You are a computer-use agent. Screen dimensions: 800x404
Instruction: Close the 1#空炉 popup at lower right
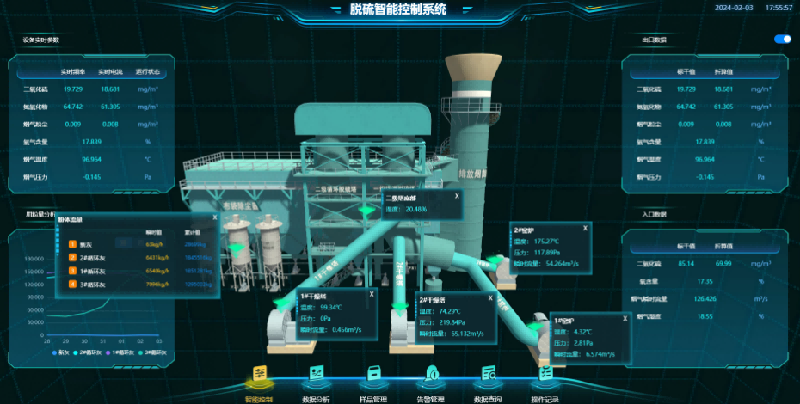click(x=627, y=320)
